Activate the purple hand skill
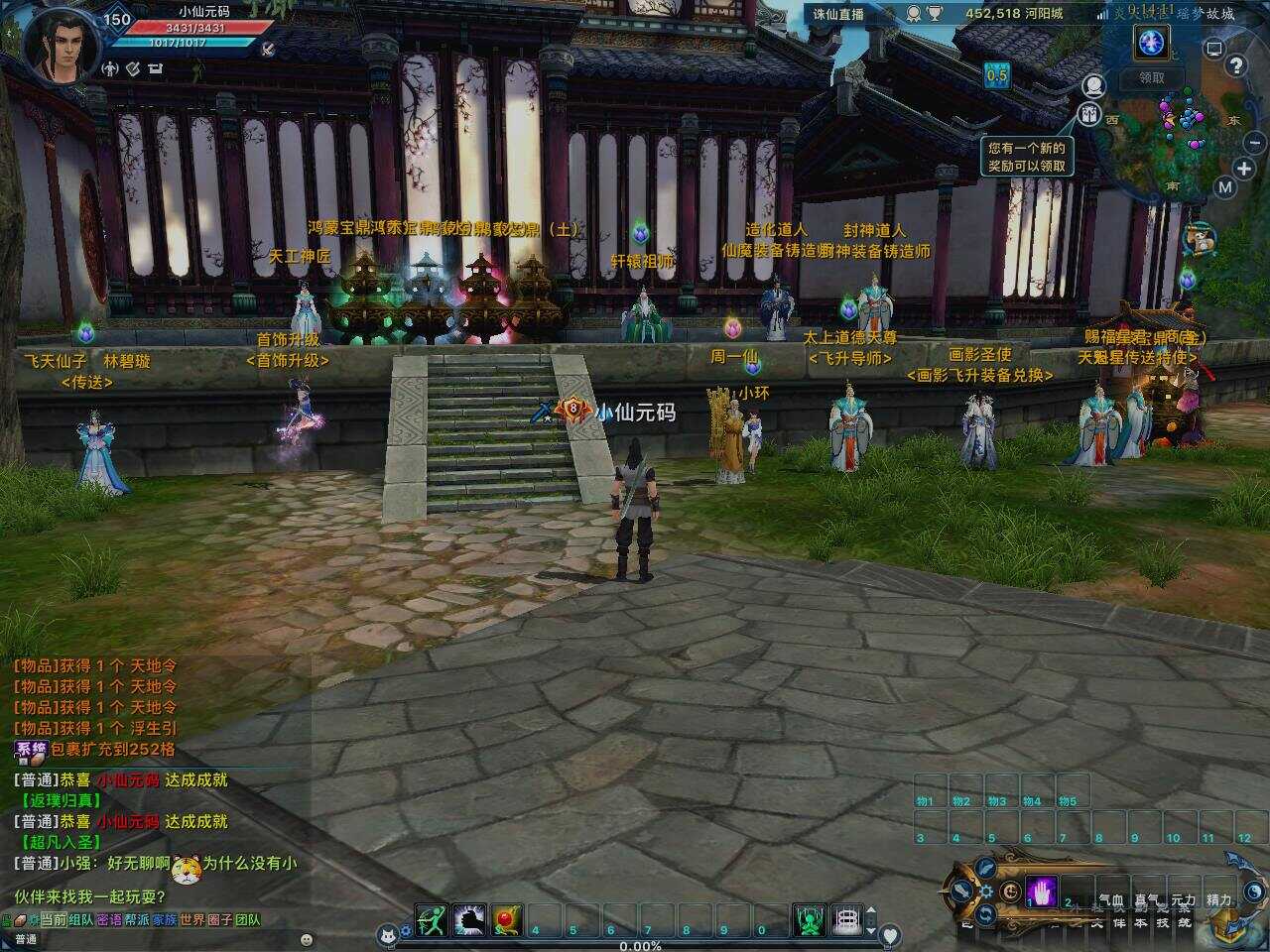 coord(1041,890)
